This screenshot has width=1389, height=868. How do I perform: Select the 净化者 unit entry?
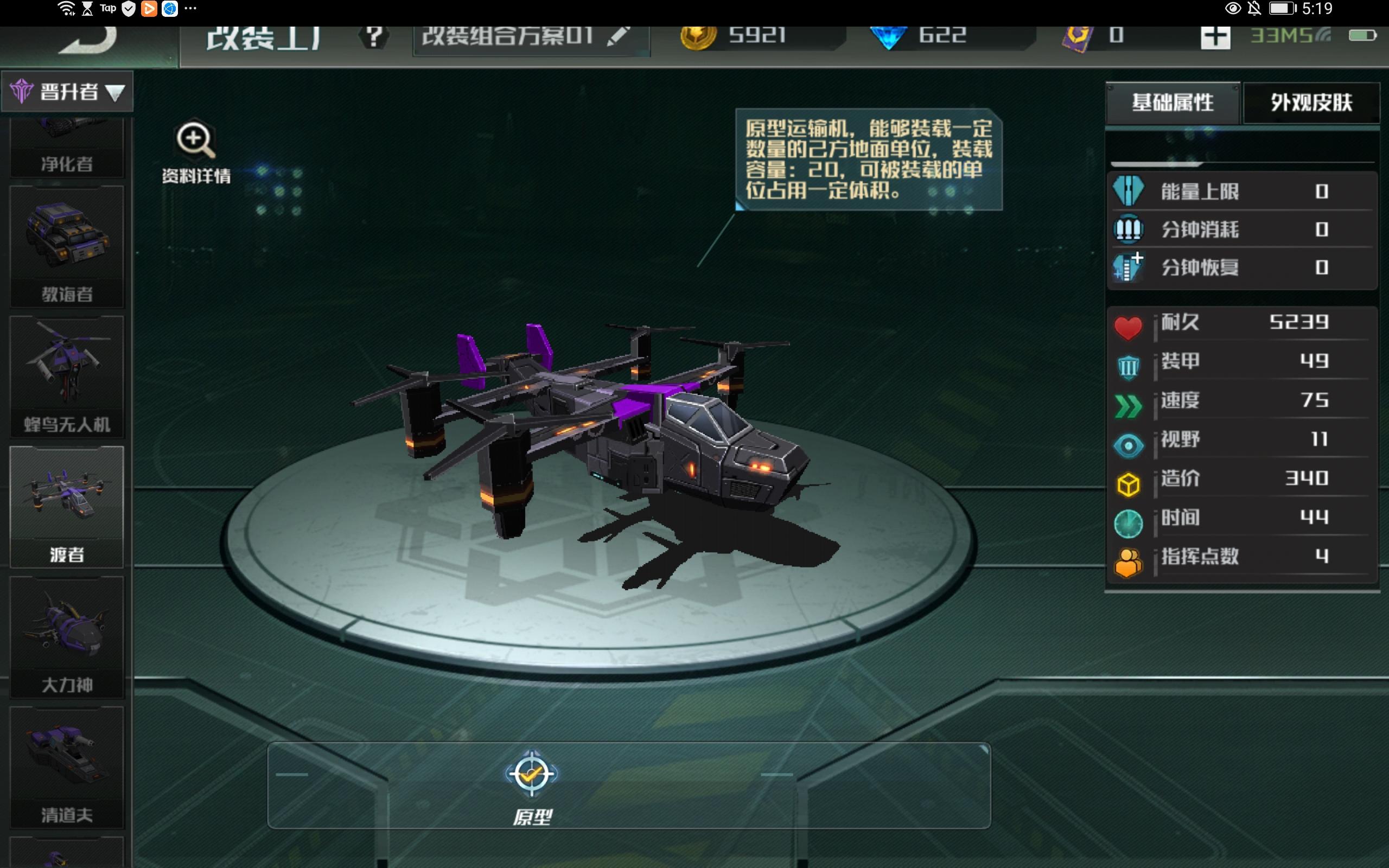coord(67,149)
